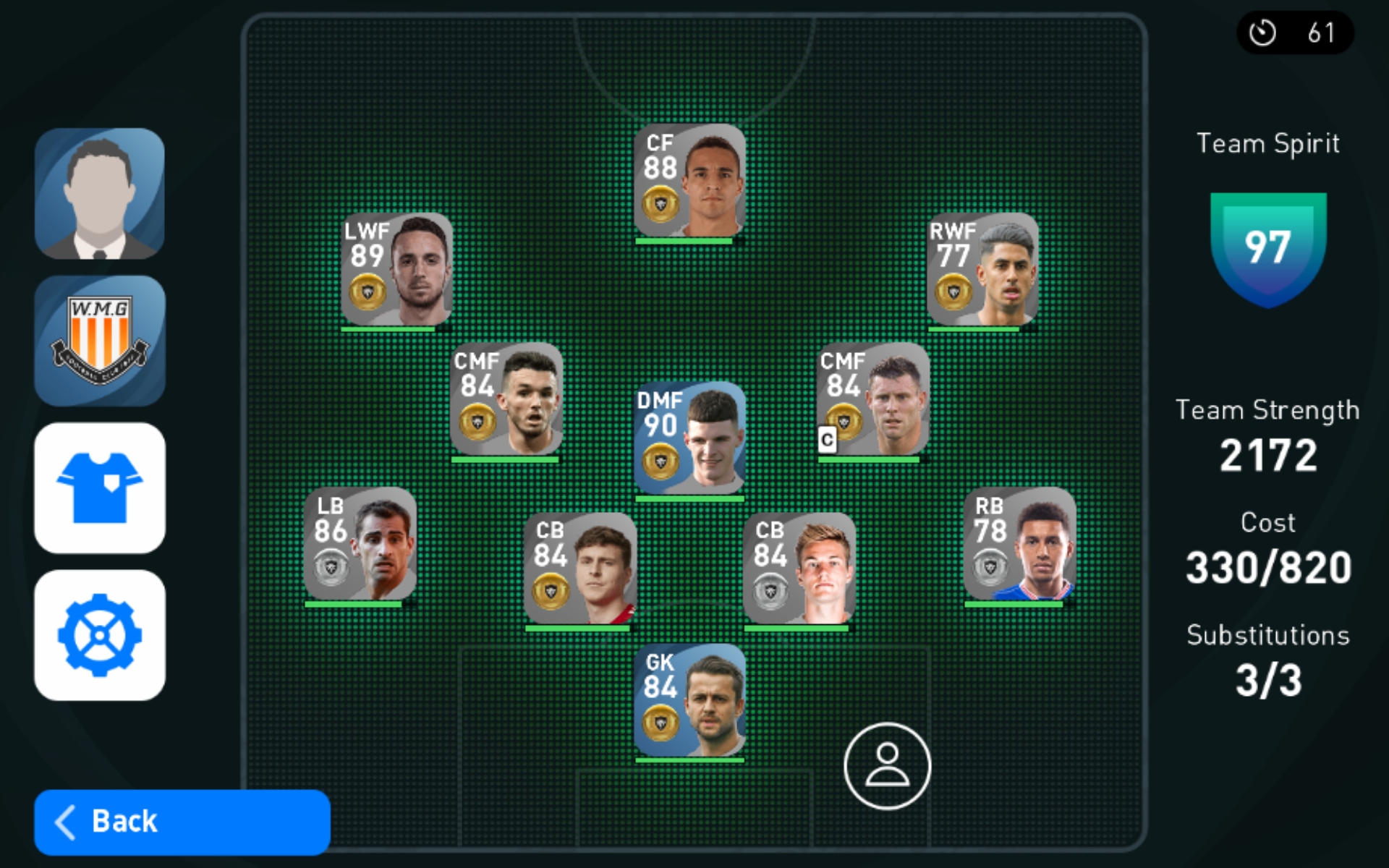The image size is (1389, 868).
Task: Select the captain CMF 84 card
Action: 872,399
